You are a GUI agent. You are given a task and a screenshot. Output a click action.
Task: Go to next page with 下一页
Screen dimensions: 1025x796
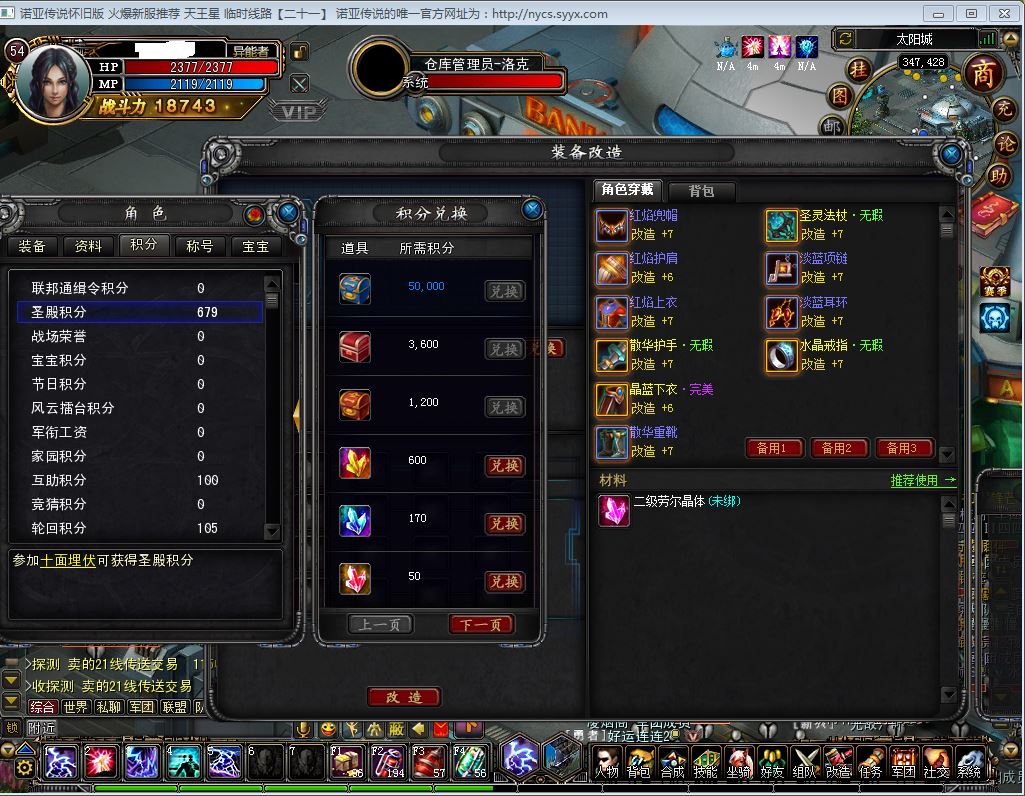click(481, 625)
